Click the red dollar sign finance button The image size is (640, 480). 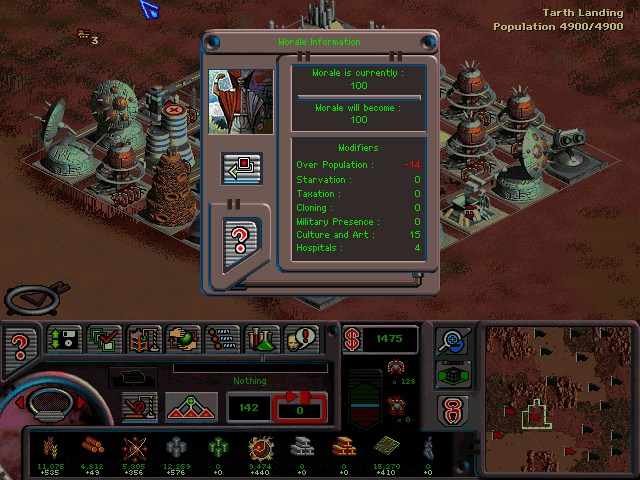354,340
